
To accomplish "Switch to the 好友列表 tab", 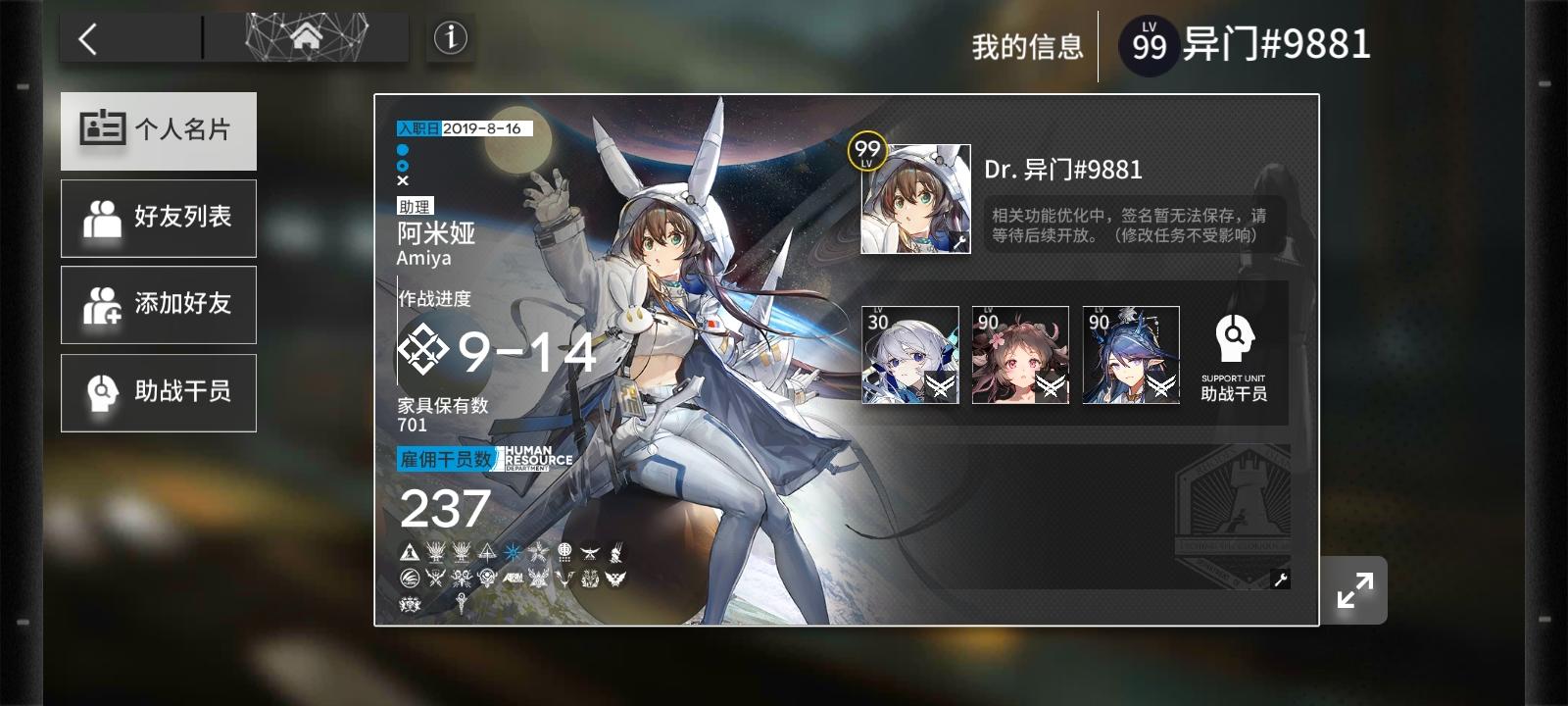I will (158, 218).
